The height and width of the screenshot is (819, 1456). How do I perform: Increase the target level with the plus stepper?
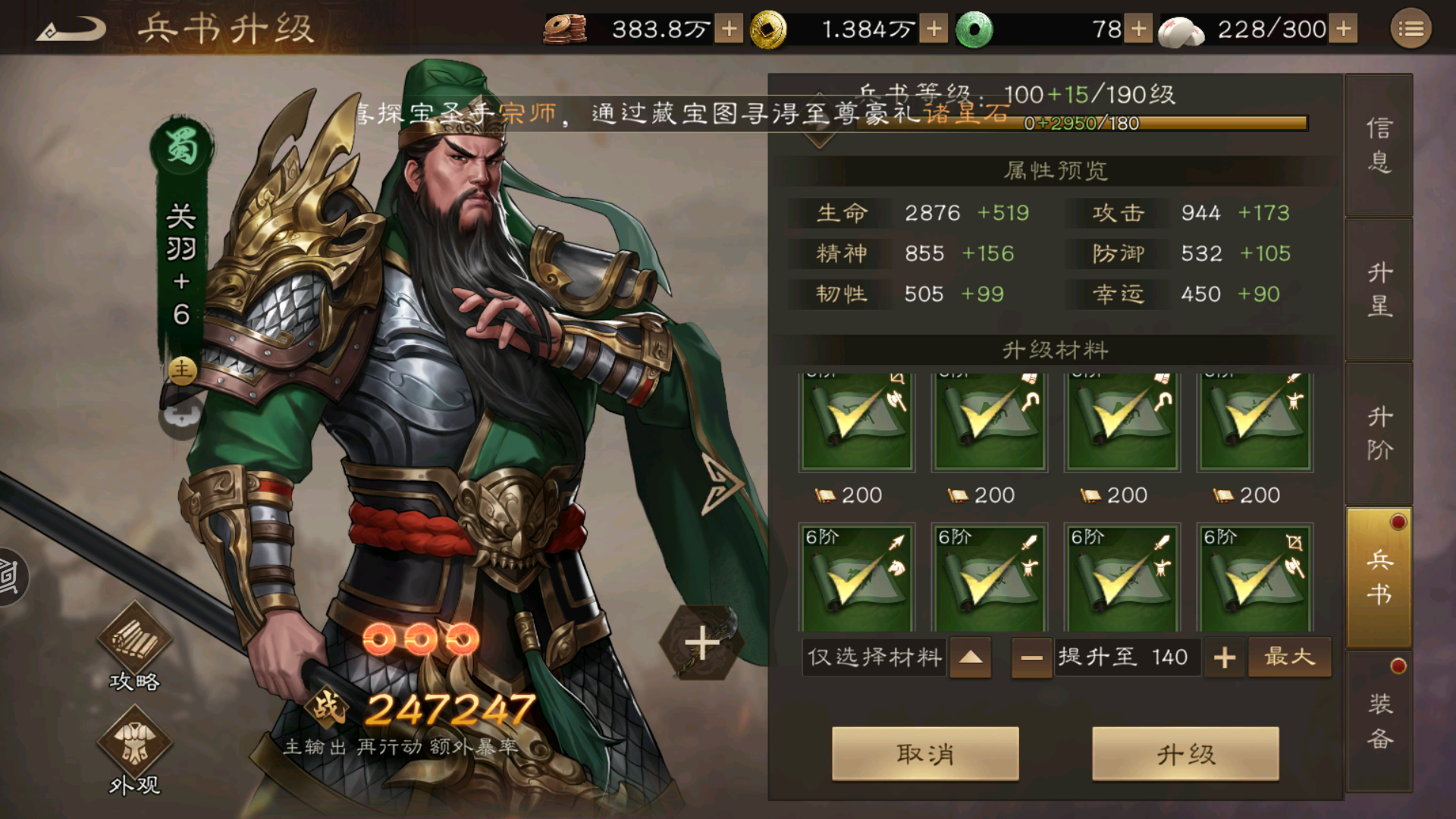coord(1224,657)
